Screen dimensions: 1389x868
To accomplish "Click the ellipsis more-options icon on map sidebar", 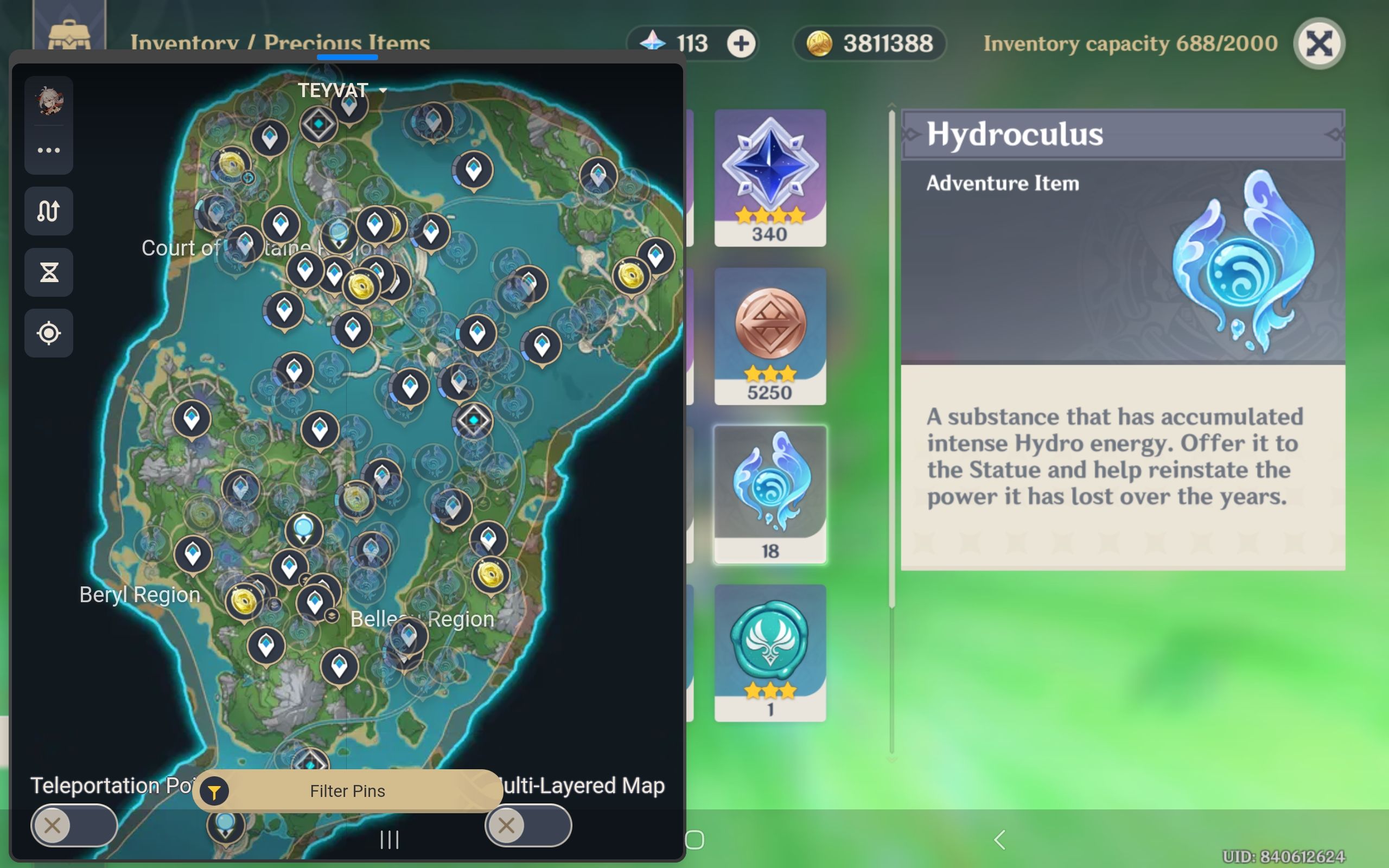I will click(x=49, y=150).
